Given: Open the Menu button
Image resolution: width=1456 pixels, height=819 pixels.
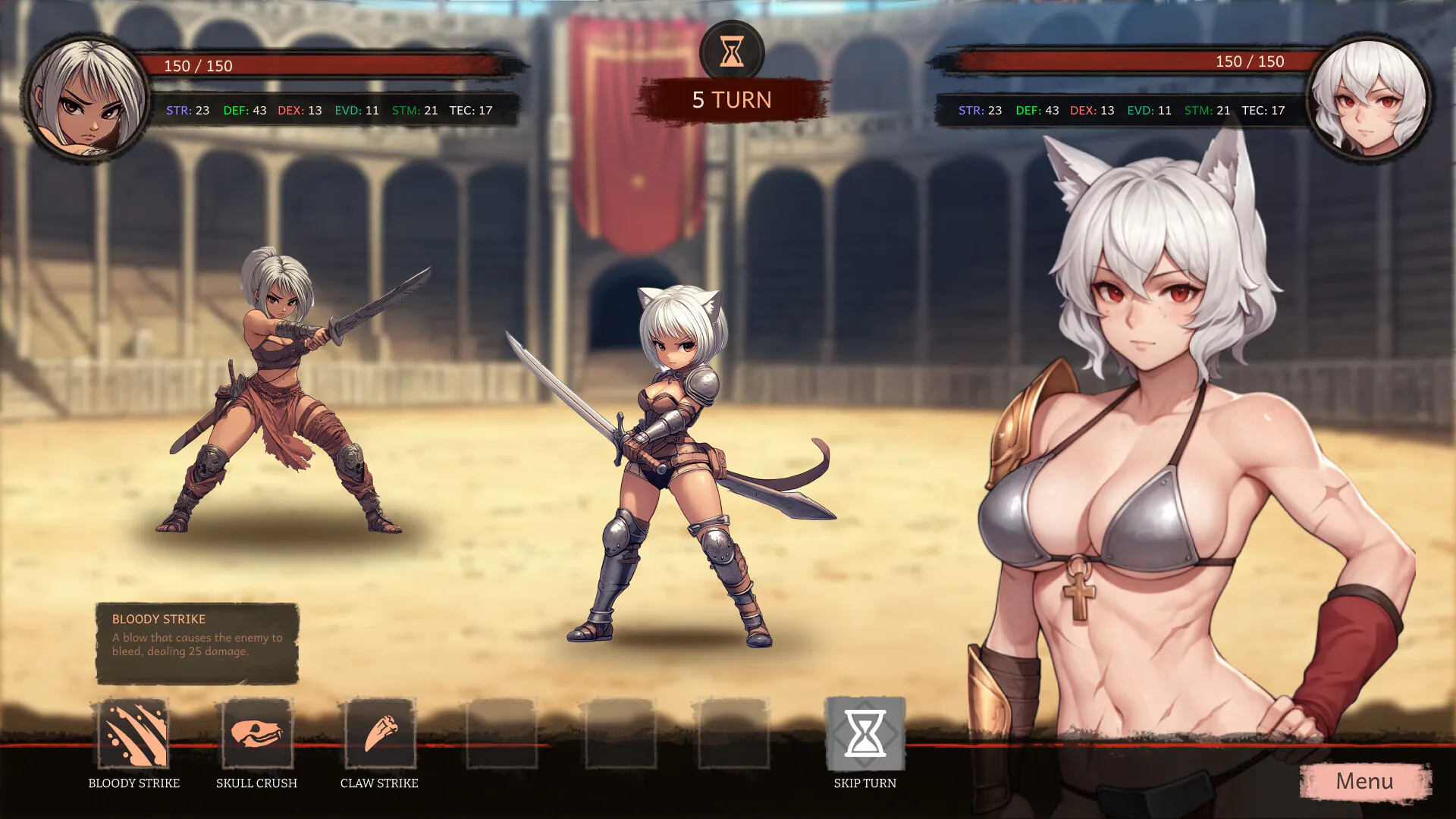Looking at the screenshot, I should point(1364,782).
